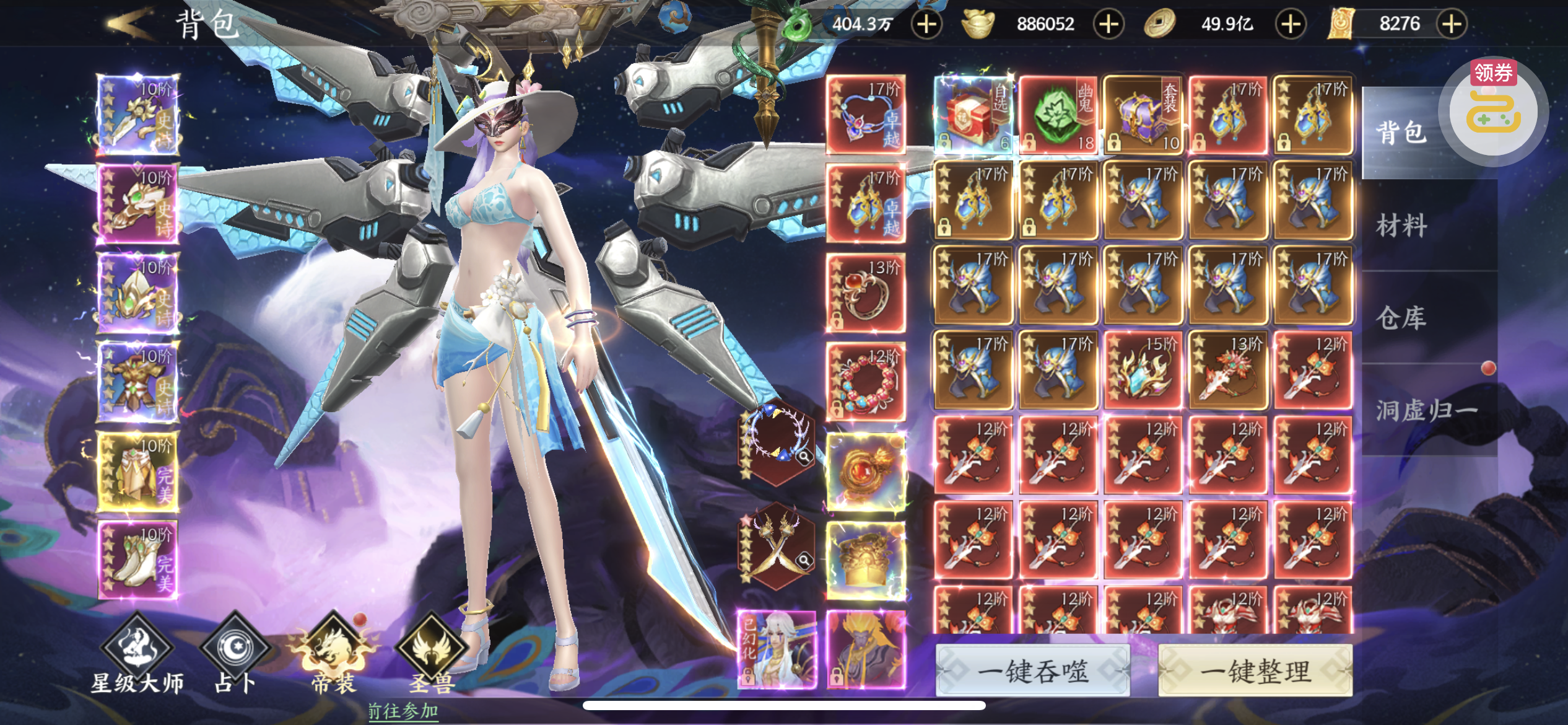Inspect the equipped 13阶 ring slot
Screen dimensions: 1568x725
(x=866, y=292)
